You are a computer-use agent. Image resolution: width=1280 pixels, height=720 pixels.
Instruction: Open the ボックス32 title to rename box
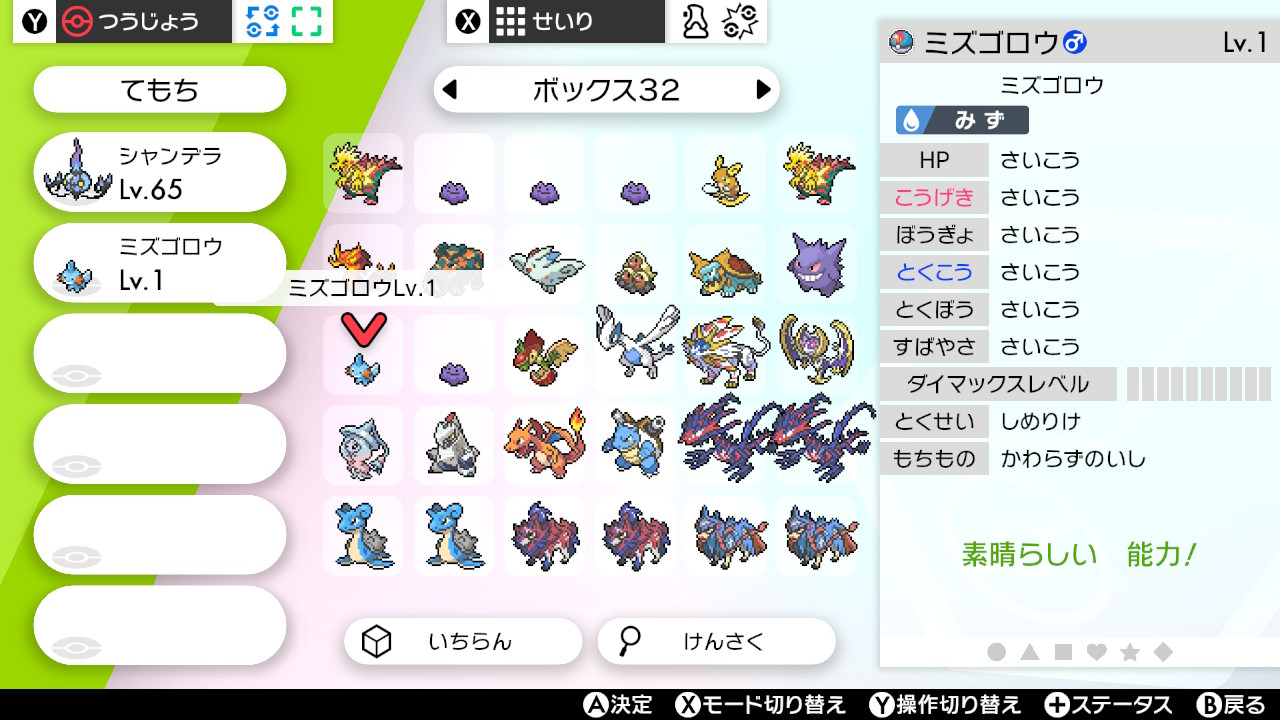pos(606,89)
